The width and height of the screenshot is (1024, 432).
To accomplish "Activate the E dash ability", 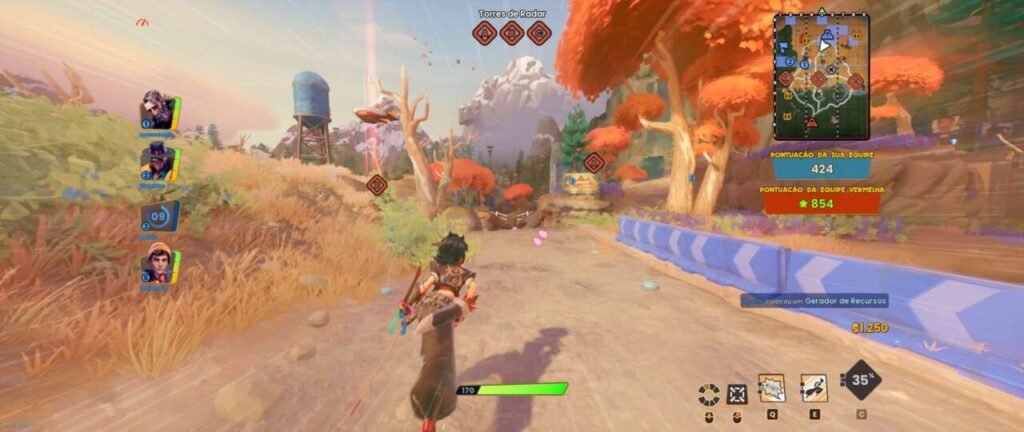I will [x=814, y=388].
